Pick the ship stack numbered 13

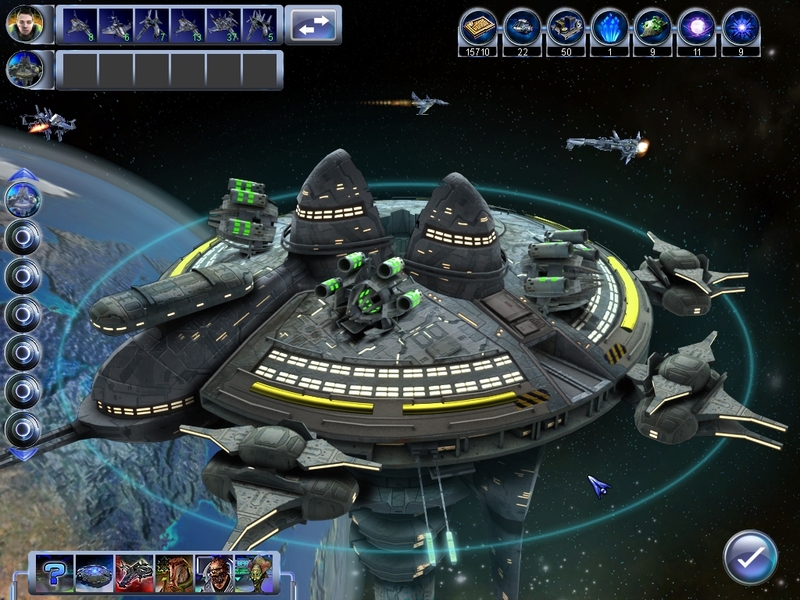[x=189, y=24]
